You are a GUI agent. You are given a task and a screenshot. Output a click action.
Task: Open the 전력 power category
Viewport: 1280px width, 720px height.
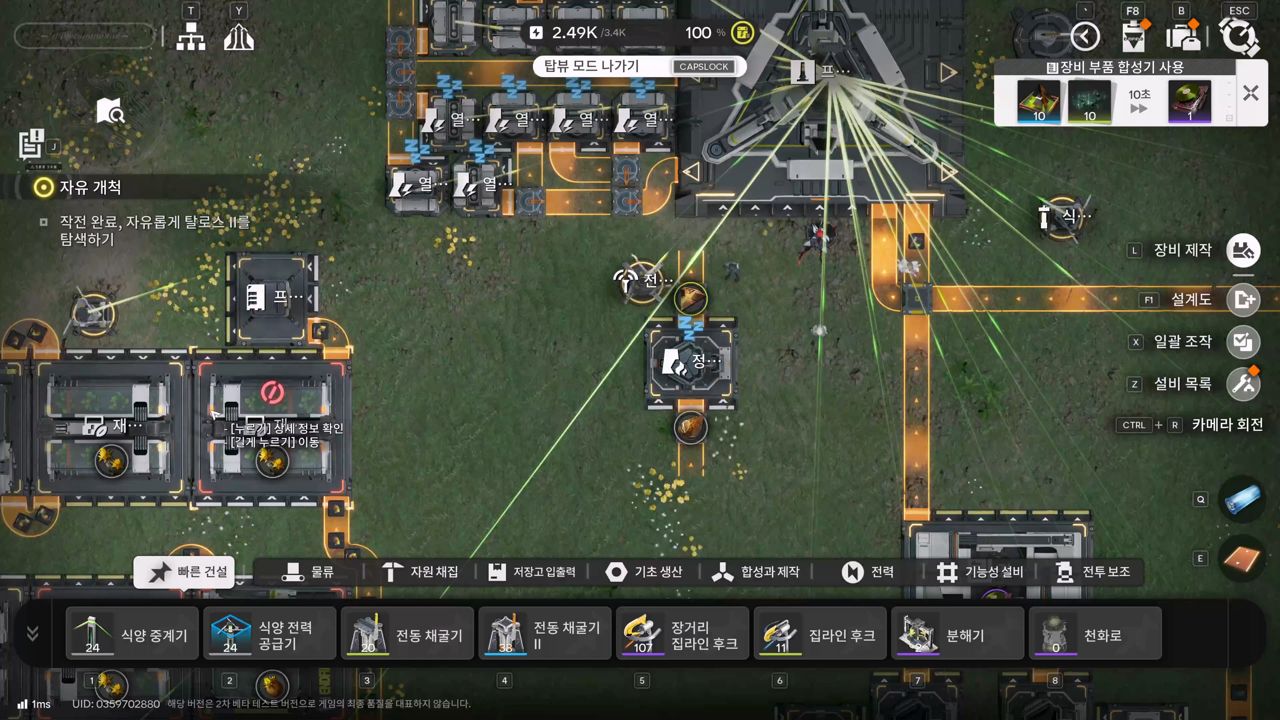tap(868, 572)
